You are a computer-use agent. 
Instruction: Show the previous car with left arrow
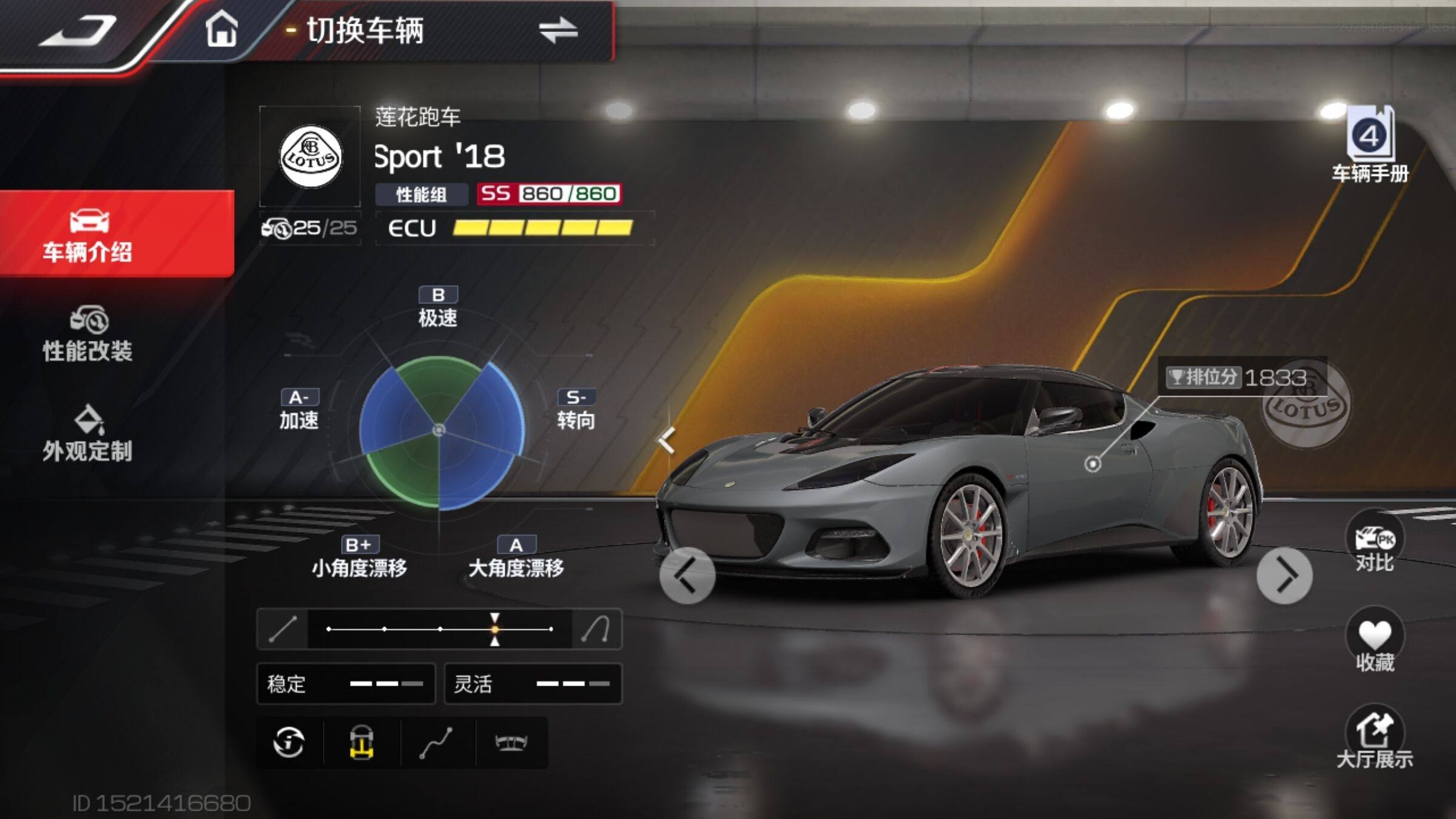(687, 575)
